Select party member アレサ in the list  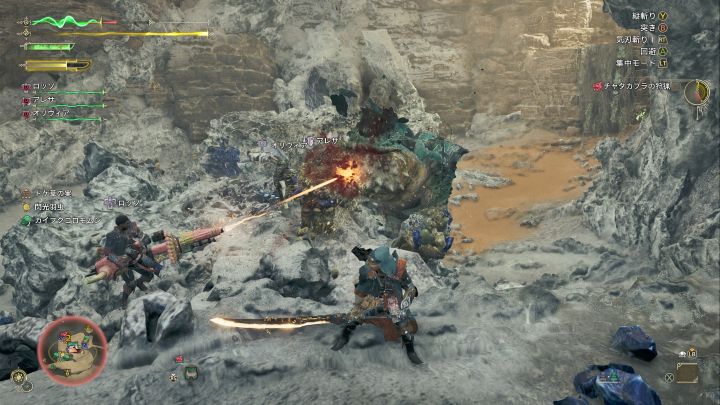point(45,101)
